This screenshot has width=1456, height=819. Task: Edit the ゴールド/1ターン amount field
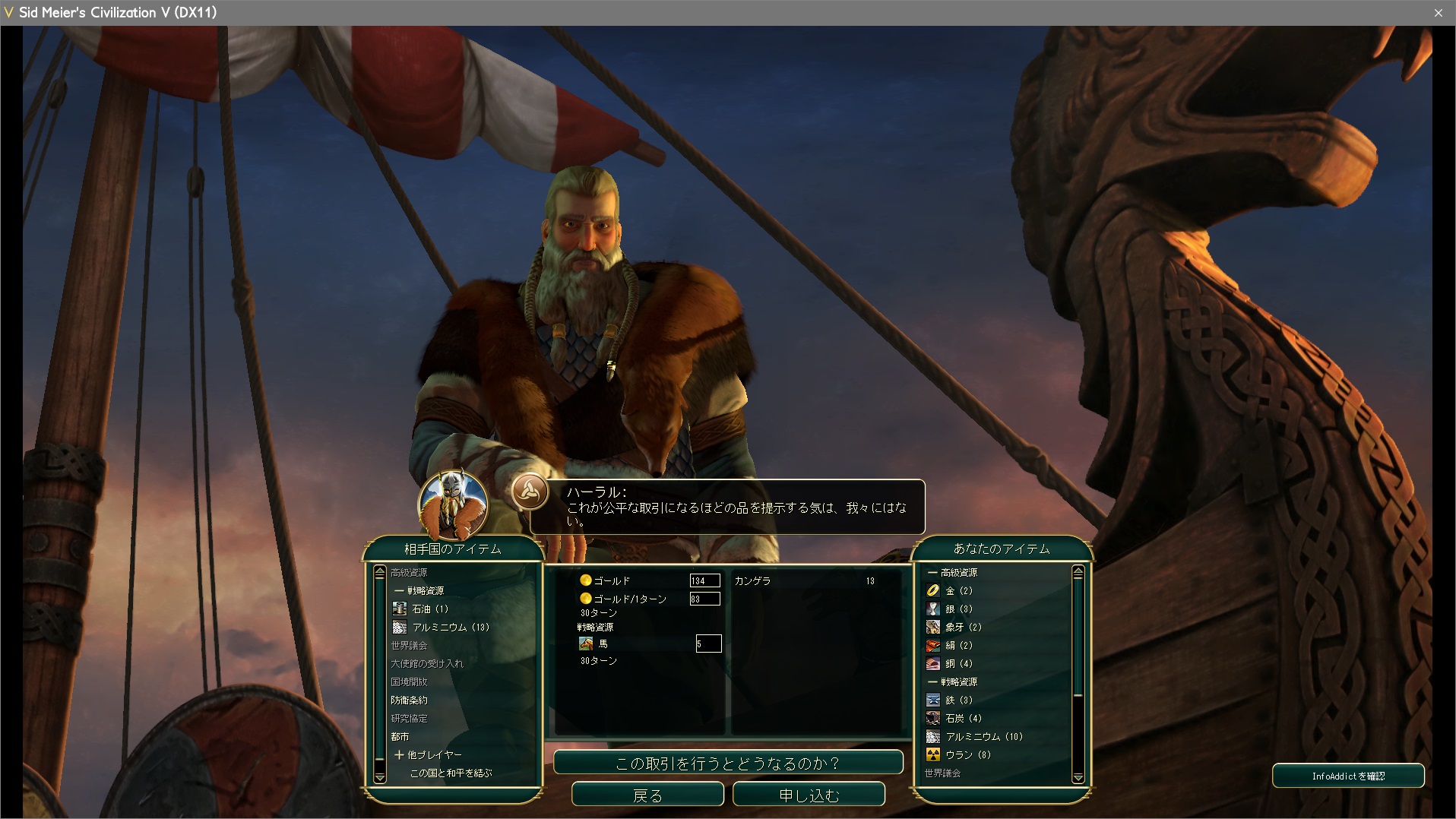pyautogui.click(x=704, y=599)
